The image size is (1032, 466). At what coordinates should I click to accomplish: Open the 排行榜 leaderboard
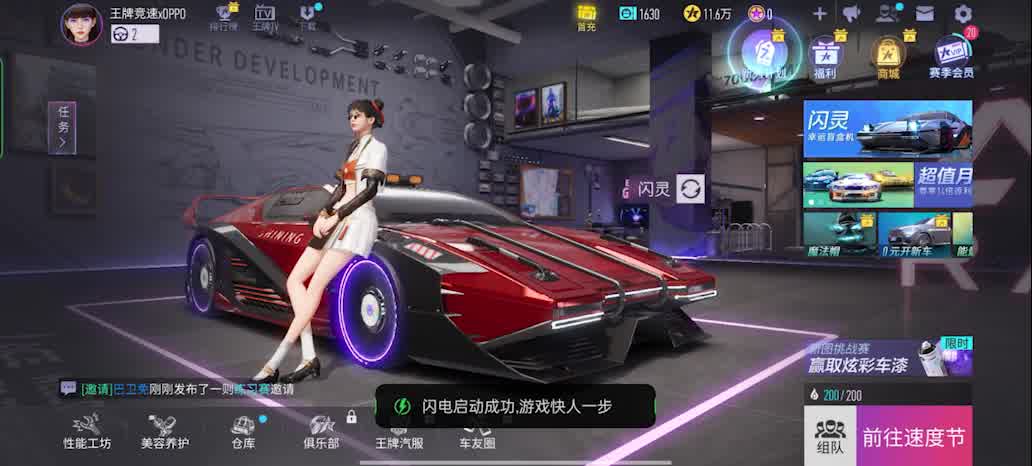point(225,16)
